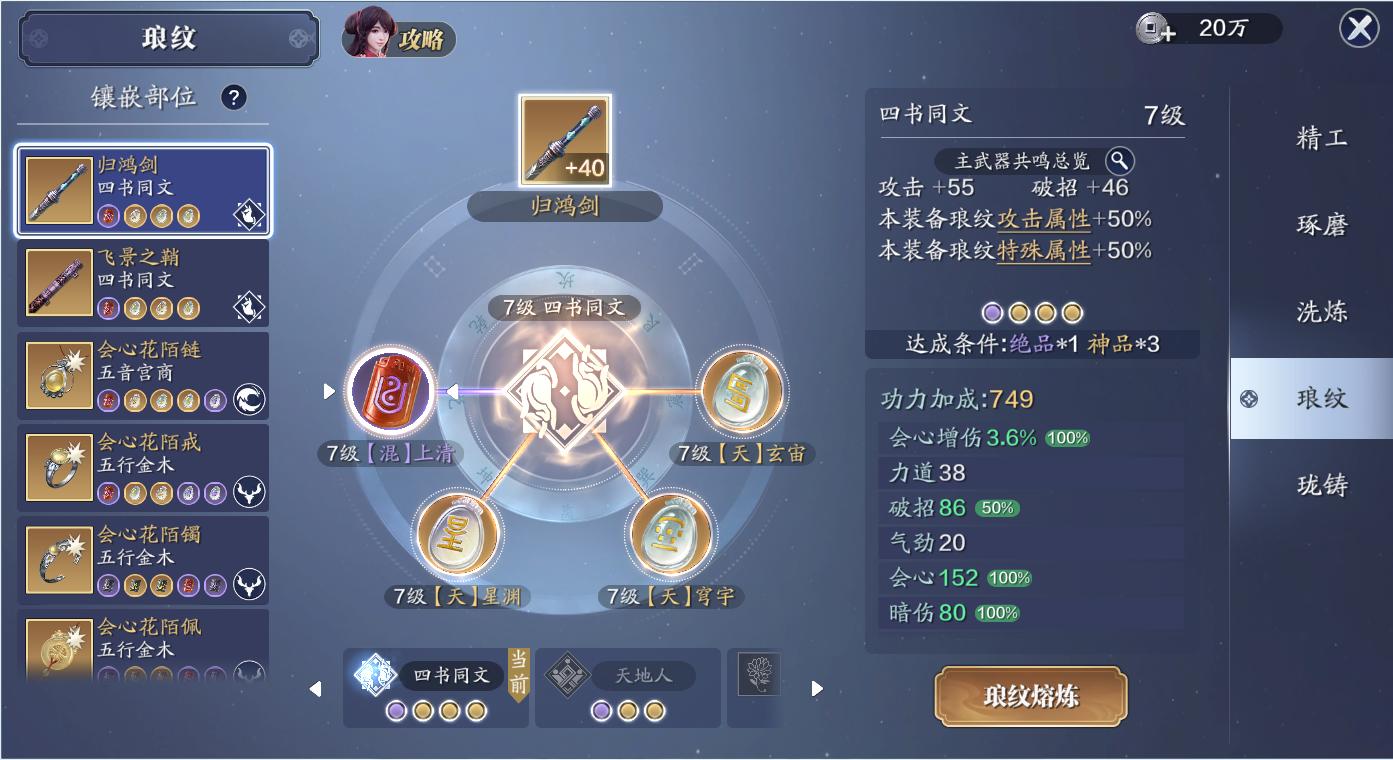Select the 7级【混】上清 rune medallion
The height and width of the screenshot is (760, 1393).
pyautogui.click(x=392, y=394)
